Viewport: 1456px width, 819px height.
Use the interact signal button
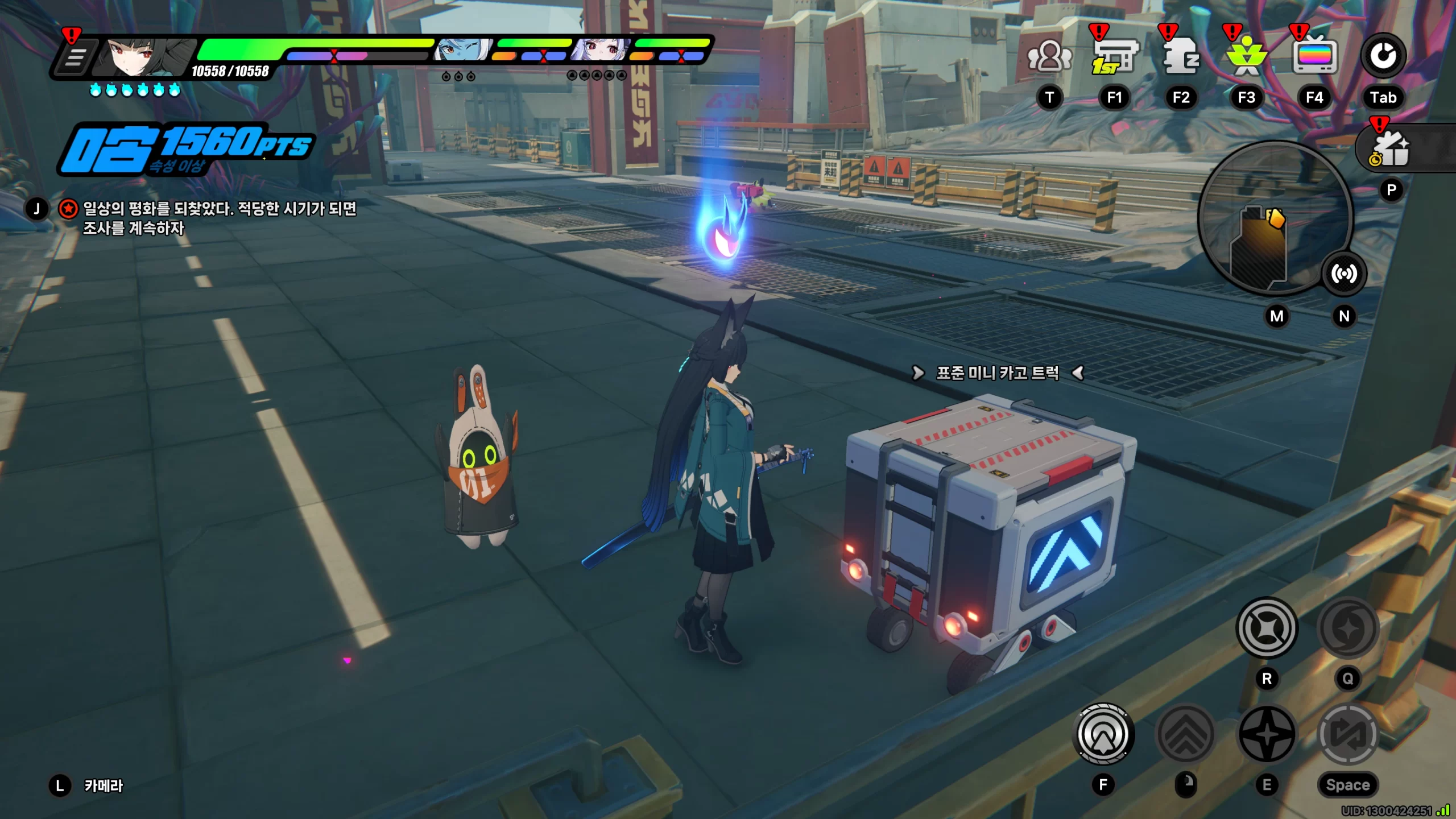[1103, 734]
